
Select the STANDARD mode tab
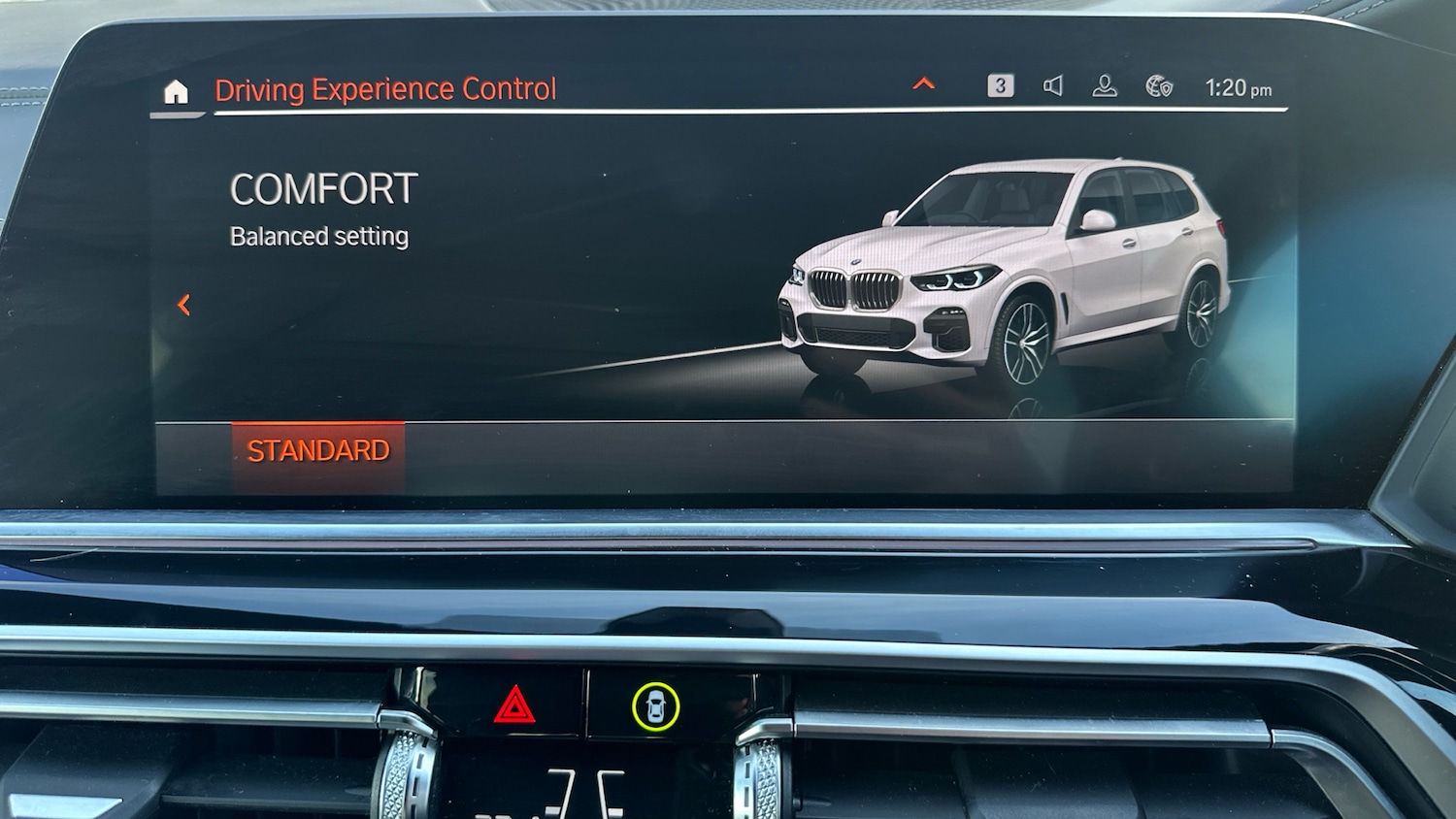(x=318, y=449)
